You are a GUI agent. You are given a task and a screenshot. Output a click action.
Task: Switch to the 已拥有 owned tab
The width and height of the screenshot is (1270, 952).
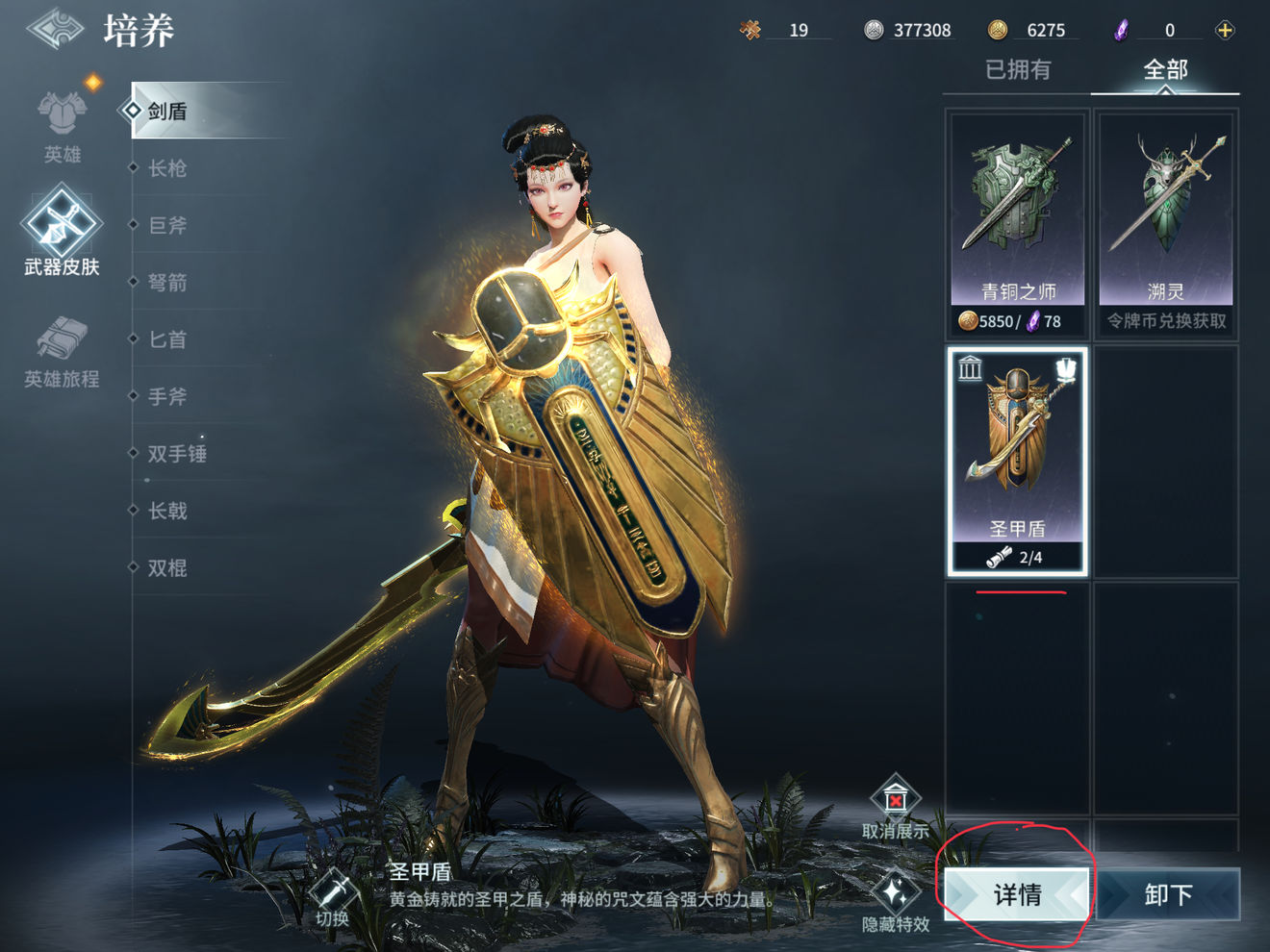(x=1018, y=69)
